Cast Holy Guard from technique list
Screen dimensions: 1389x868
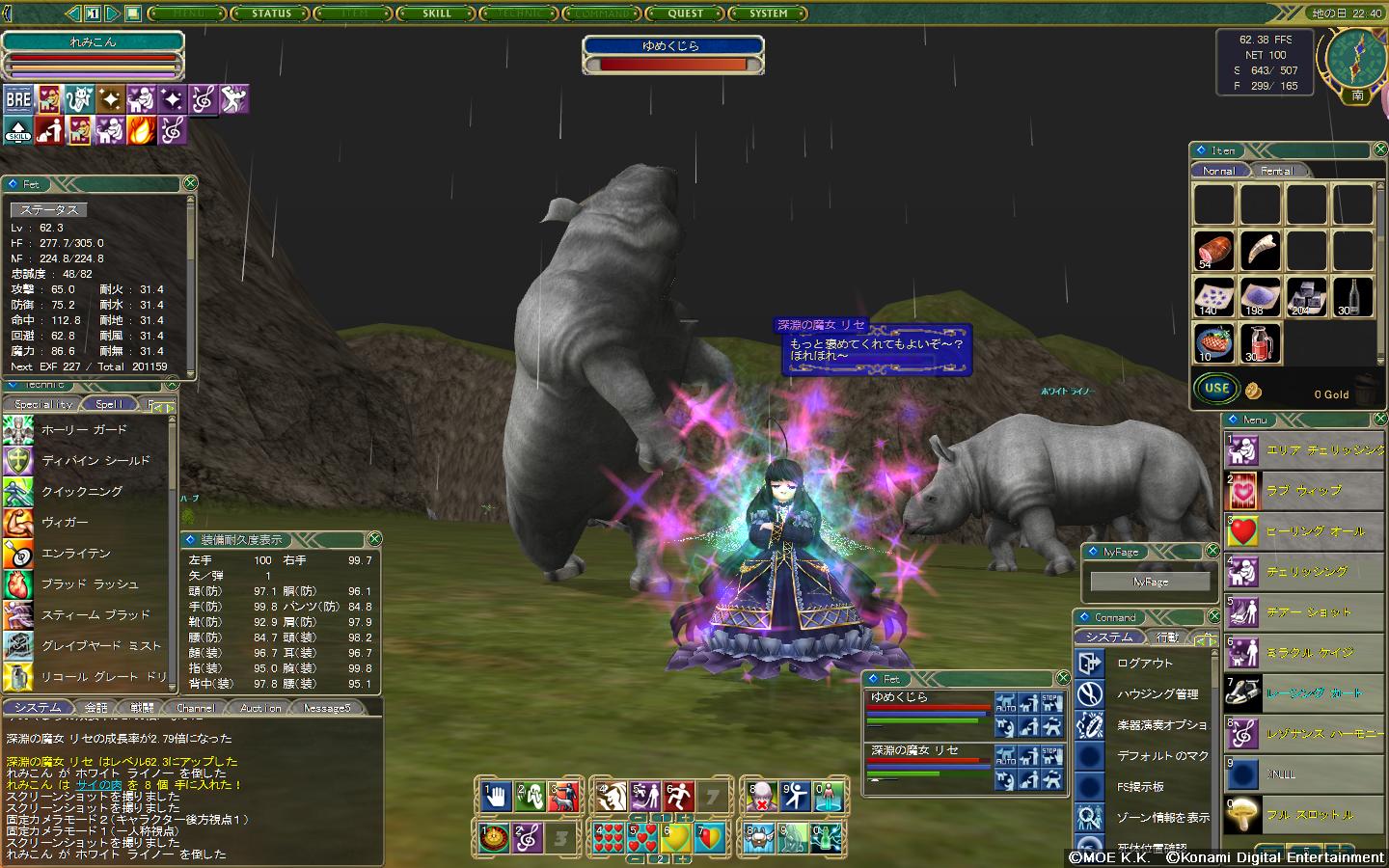click(84, 430)
